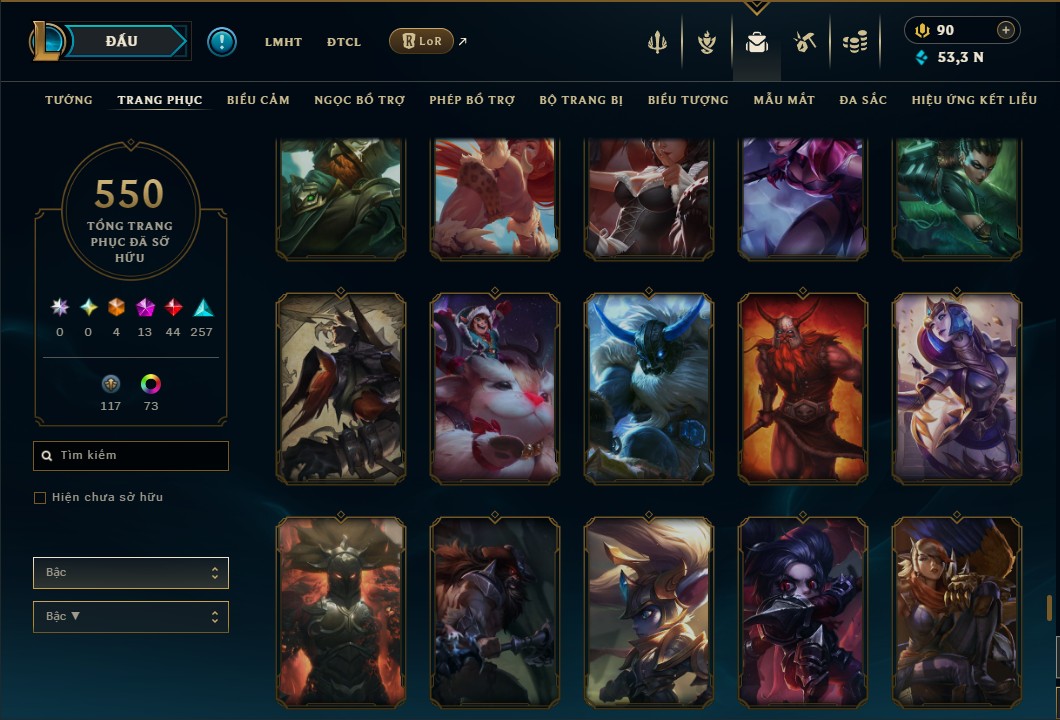
Task: Toggle the Hiện chưa sở hữu checkbox
Action: pos(40,498)
